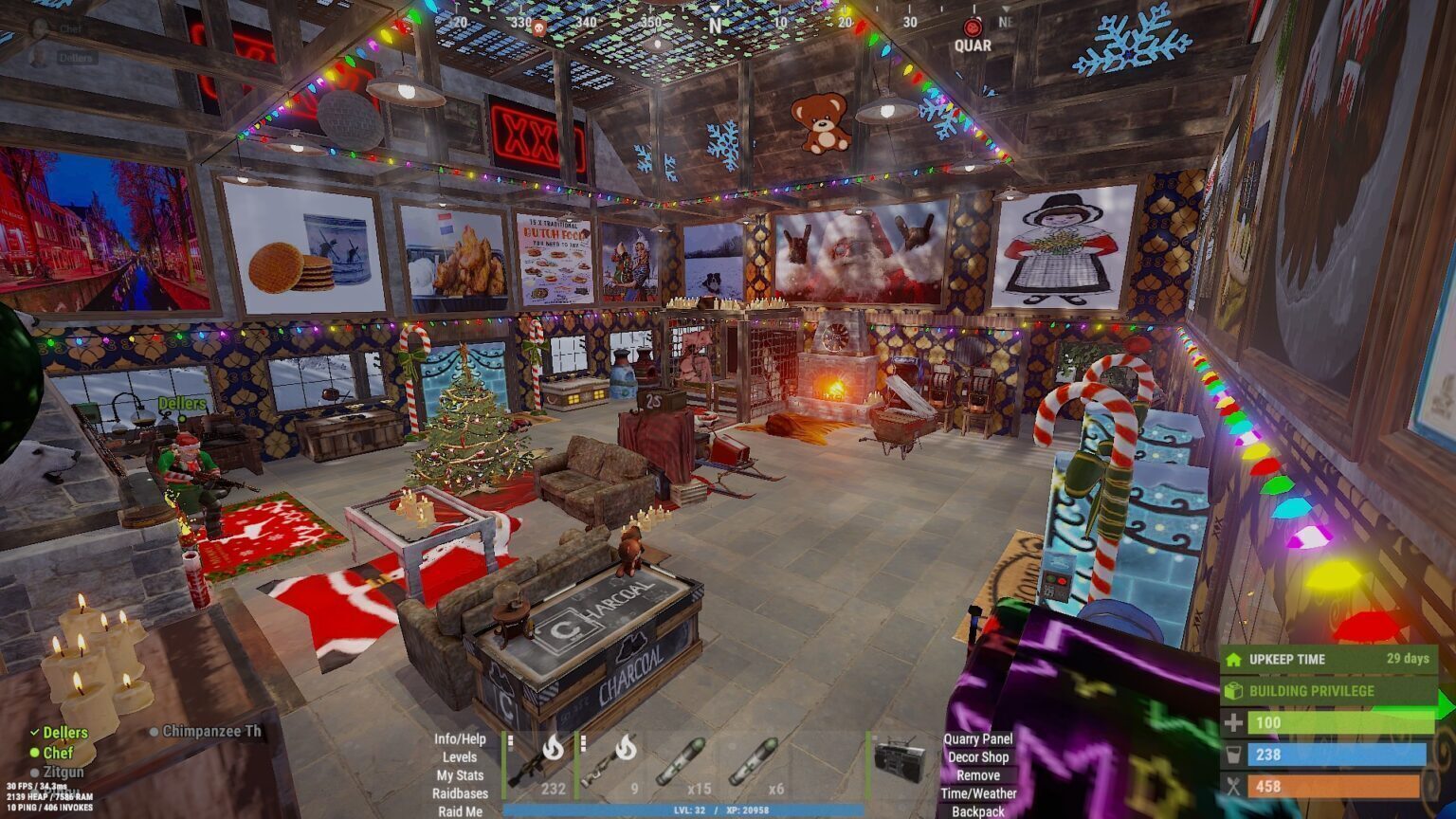The image size is (1456, 819).
Task: Select the rifle slot with 232 ammo
Action: point(538,764)
